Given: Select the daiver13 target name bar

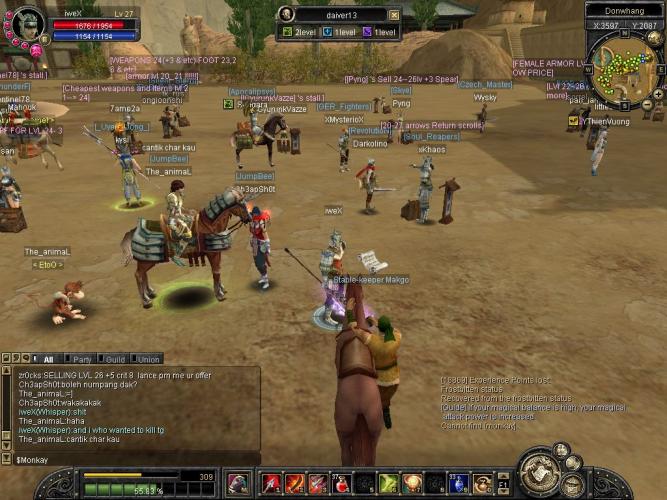Looking at the screenshot, I should (337, 15).
